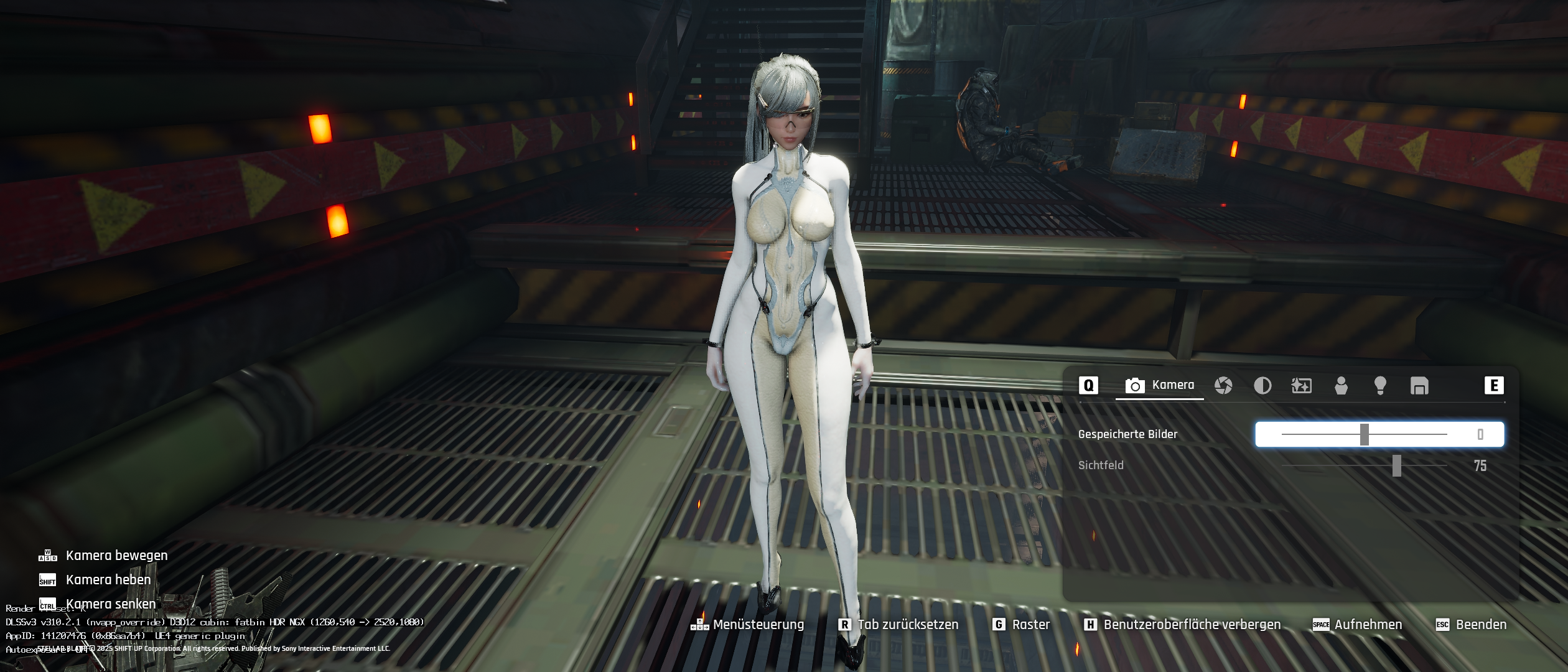Select the floppy disk save tab
1568x672 pixels.
(x=1419, y=386)
